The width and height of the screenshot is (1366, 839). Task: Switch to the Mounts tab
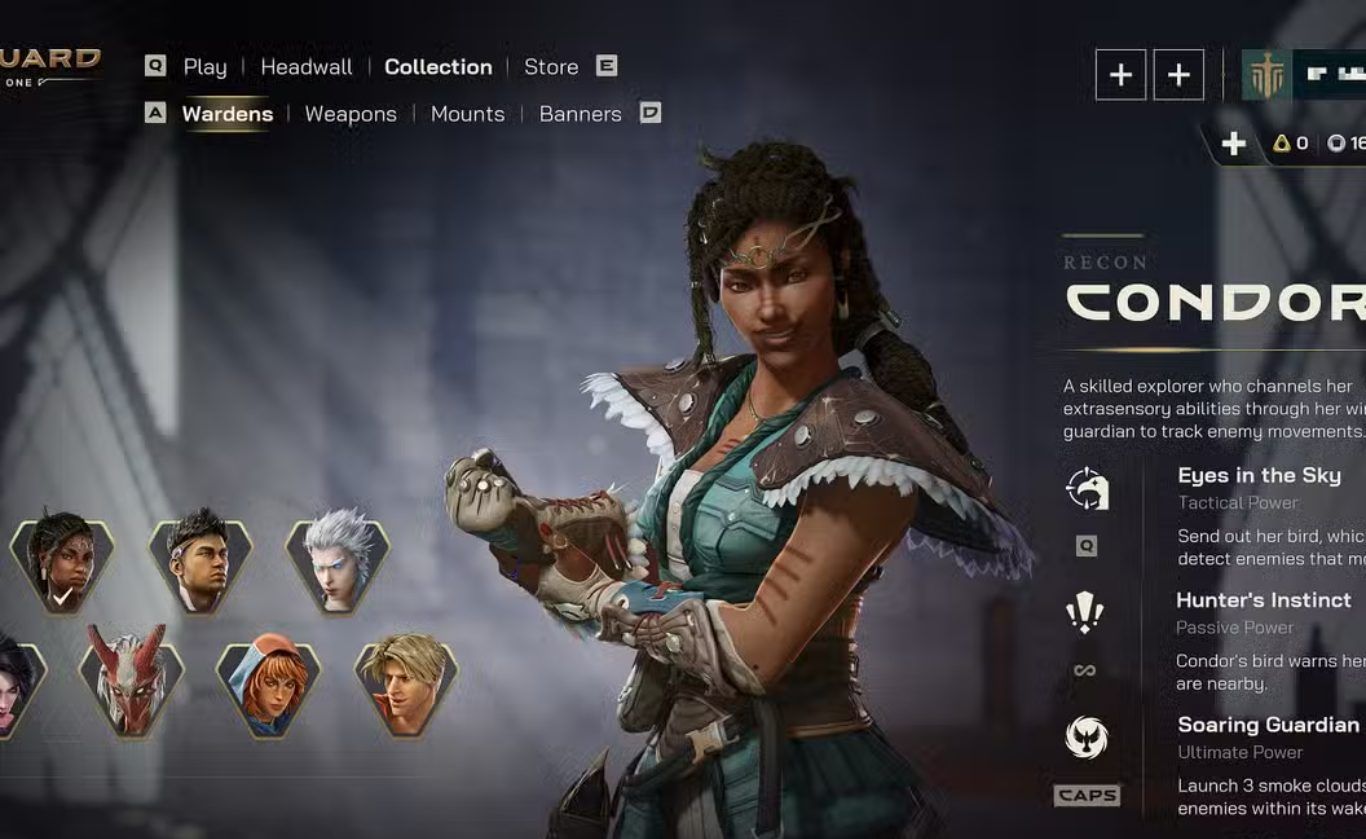[467, 114]
